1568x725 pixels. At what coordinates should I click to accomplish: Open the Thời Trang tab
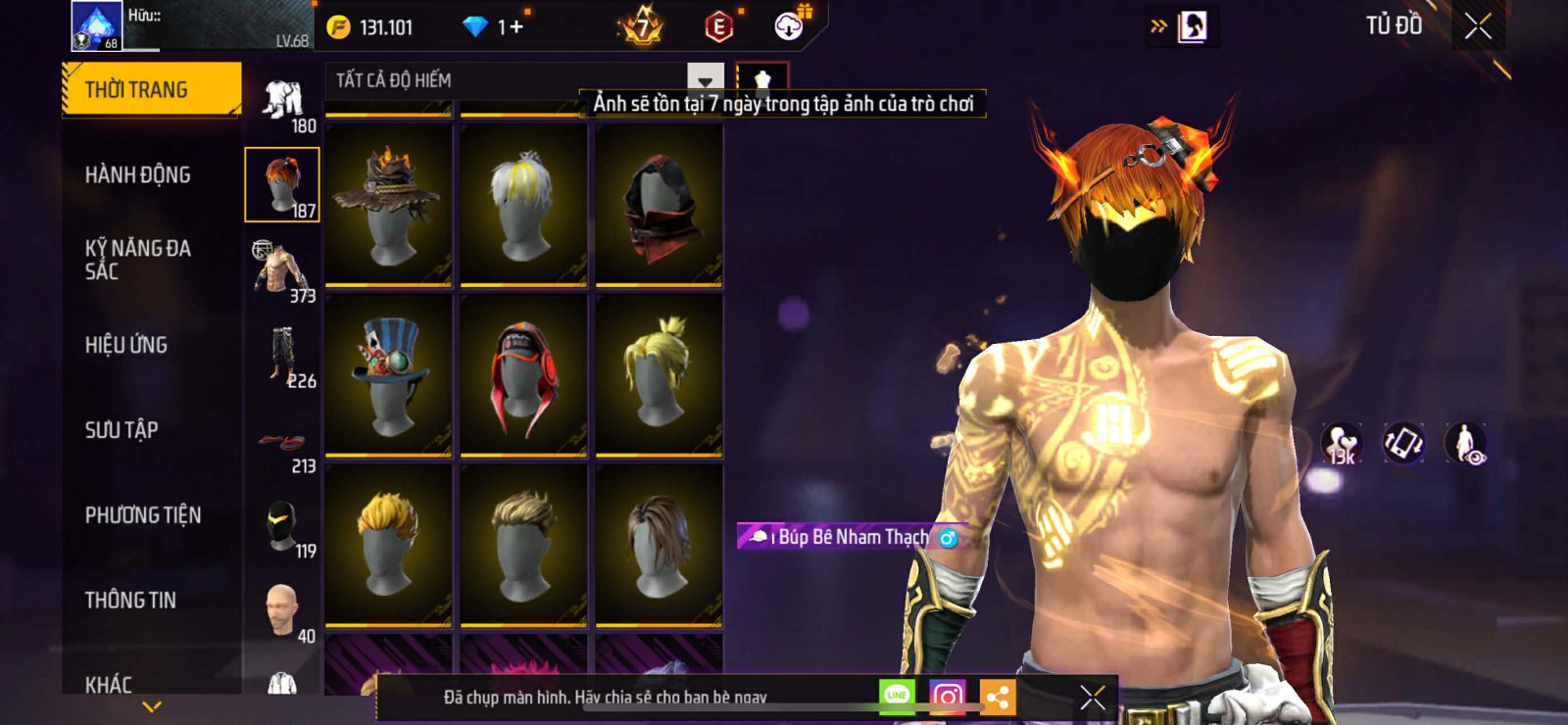151,90
